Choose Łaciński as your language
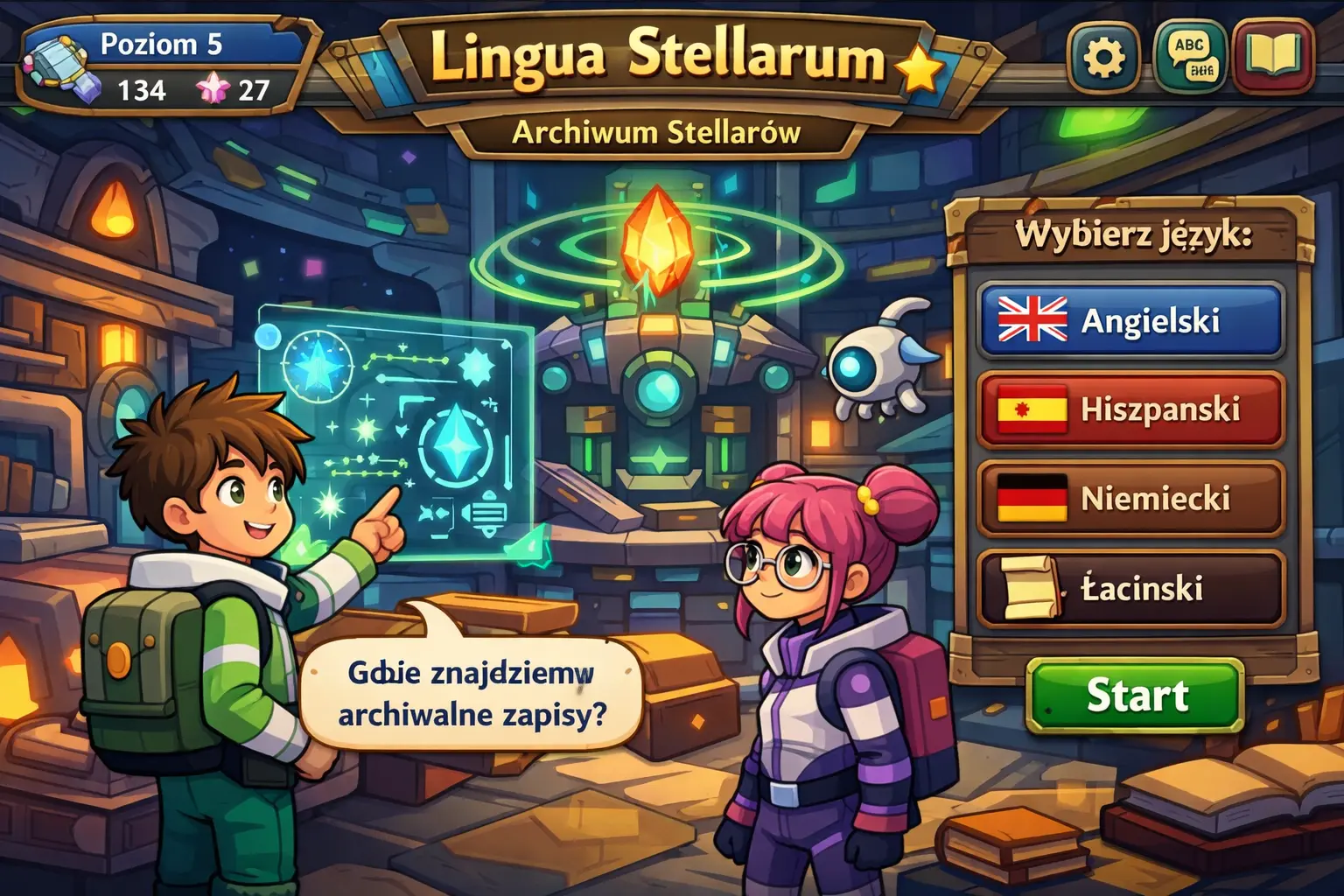 click(x=1130, y=585)
